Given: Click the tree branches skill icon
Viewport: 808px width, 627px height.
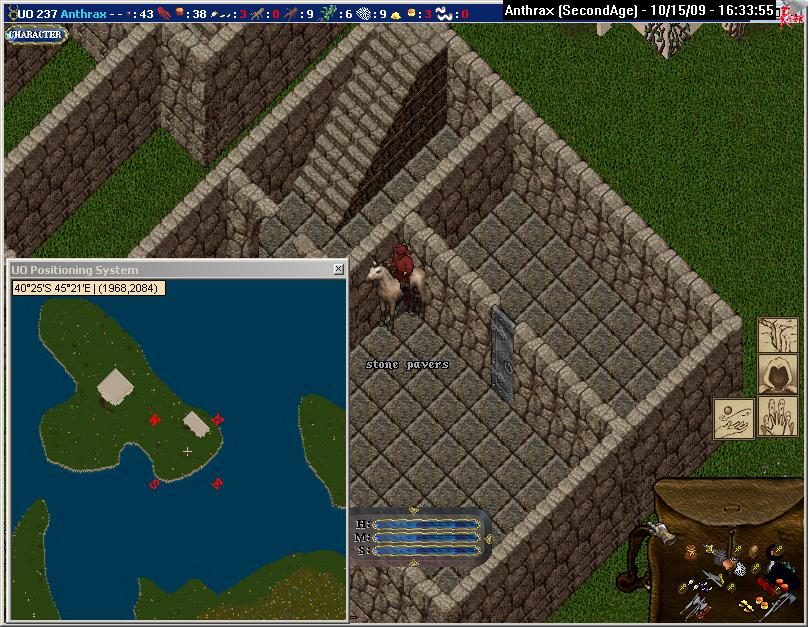Looking at the screenshot, I should (x=778, y=335).
